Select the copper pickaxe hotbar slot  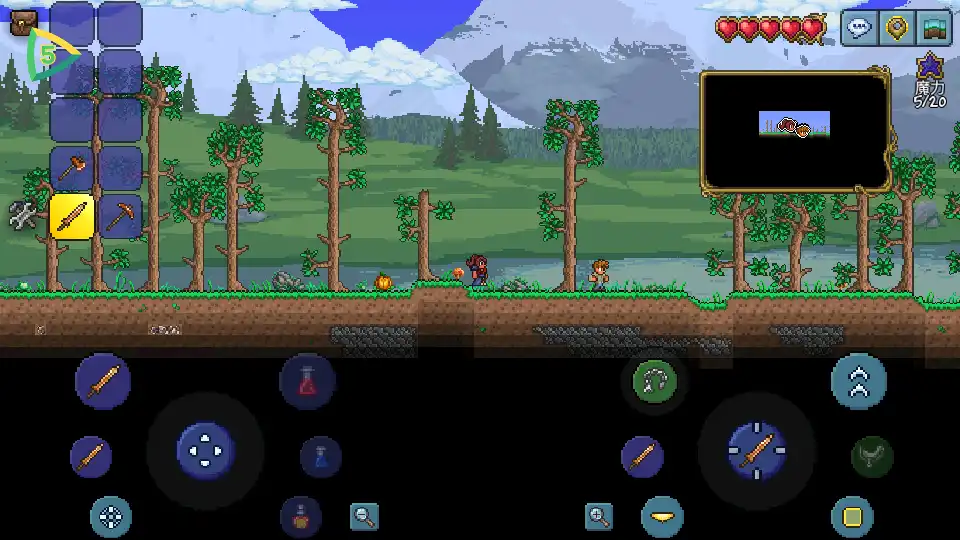[x=120, y=215]
